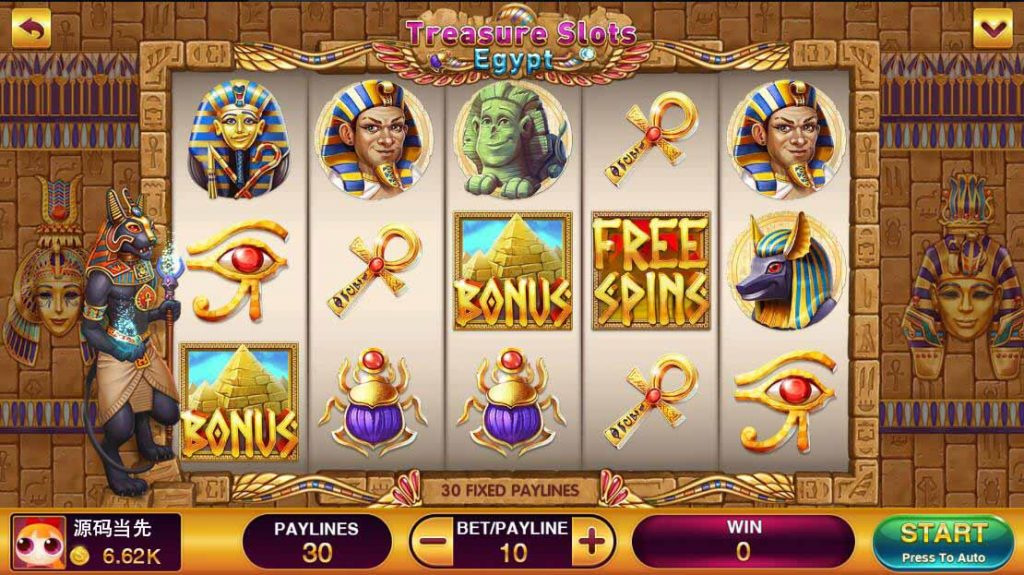Open the dropdown chevron menu
1024x575 pixels.
tap(992, 29)
